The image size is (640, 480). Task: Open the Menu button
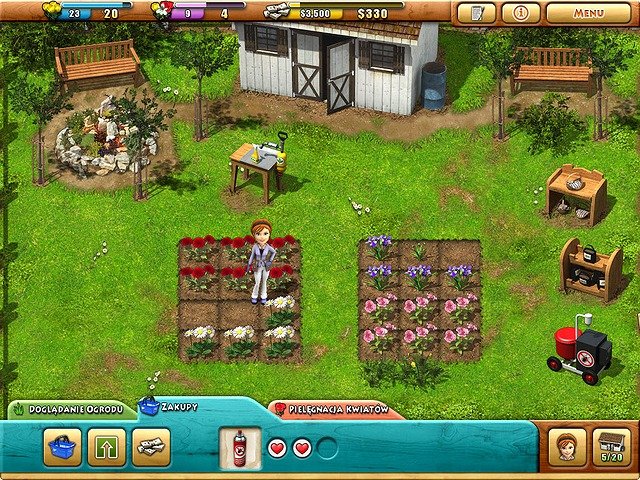pos(588,14)
